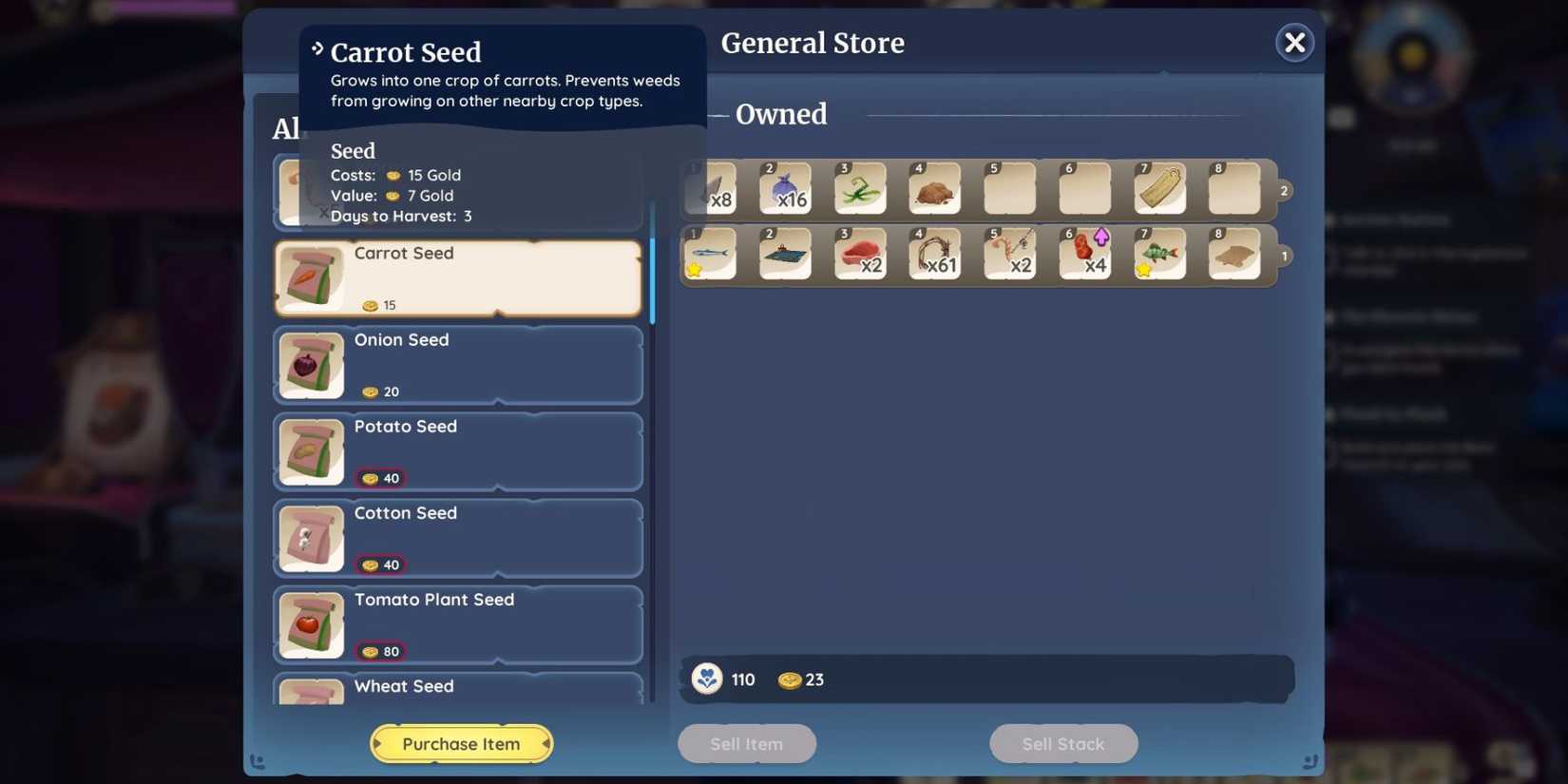Click the raw meat stack of 2
The width and height of the screenshot is (1568, 784).
tap(860, 254)
